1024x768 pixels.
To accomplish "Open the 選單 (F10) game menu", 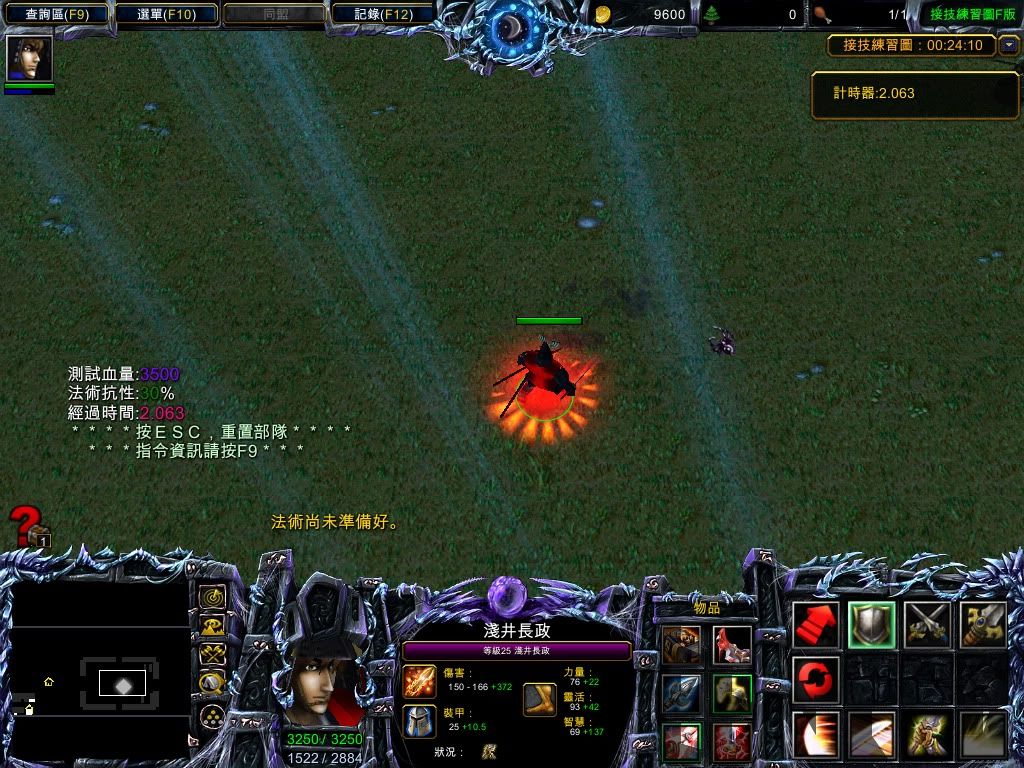I will pos(167,14).
